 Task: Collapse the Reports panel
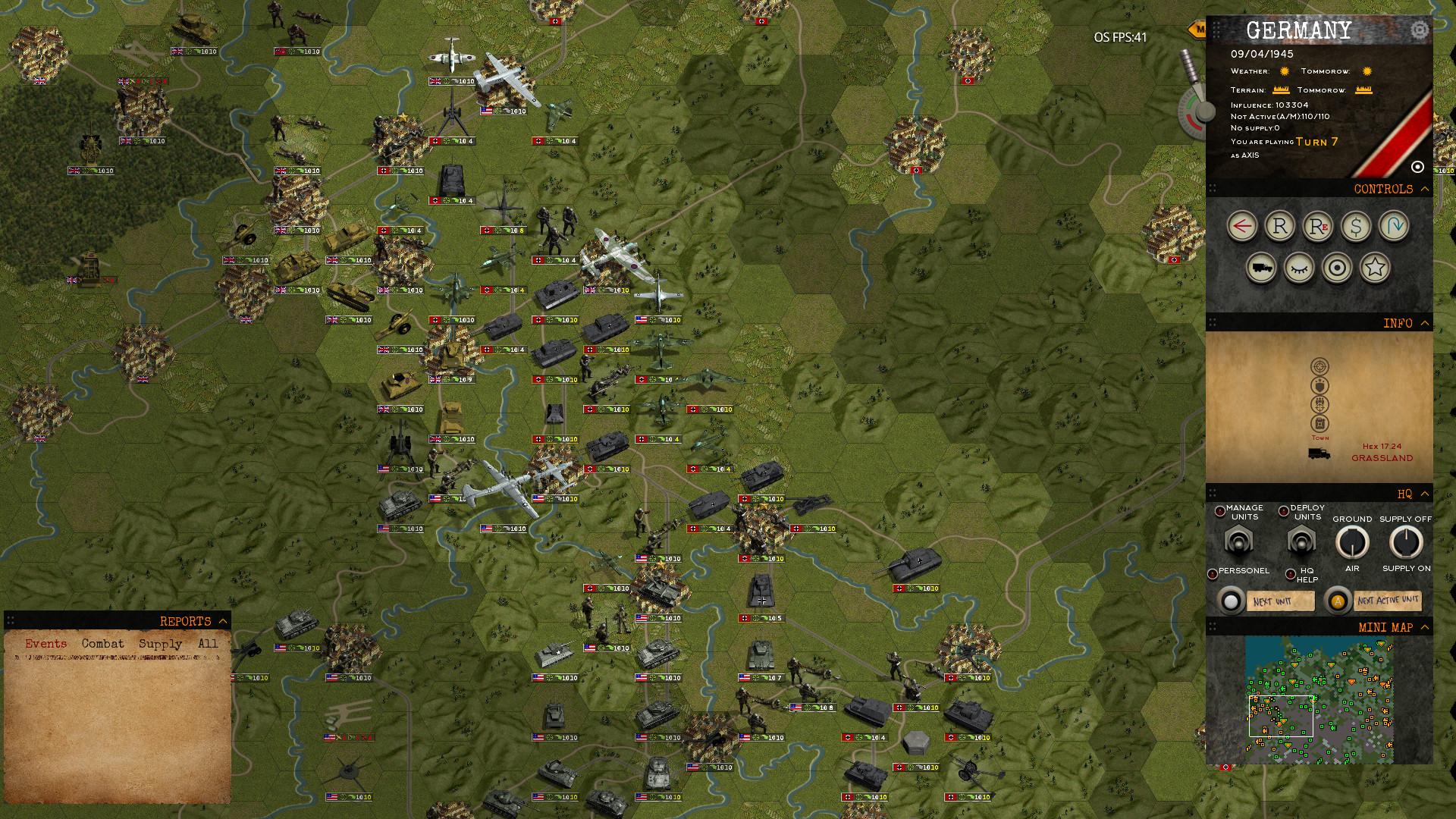pyautogui.click(x=222, y=620)
